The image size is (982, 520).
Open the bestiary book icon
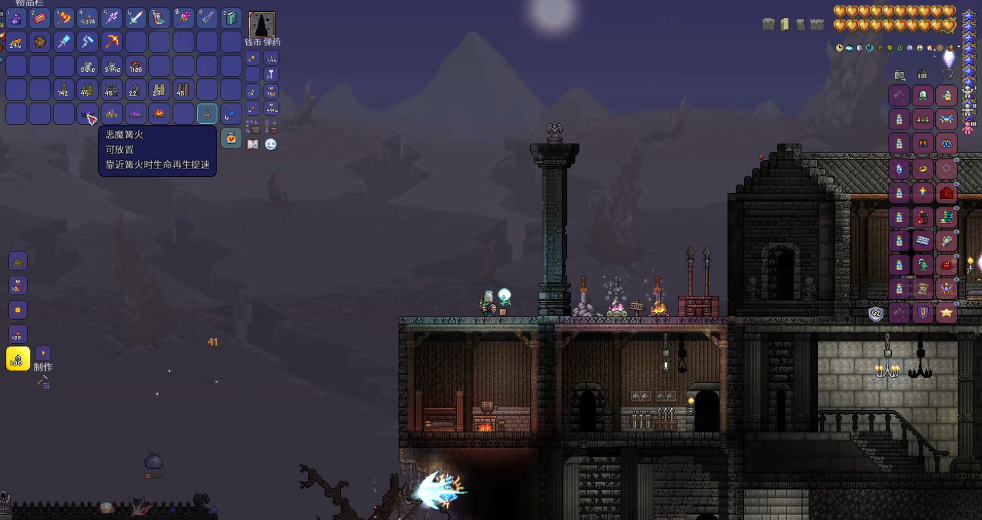tap(252, 144)
